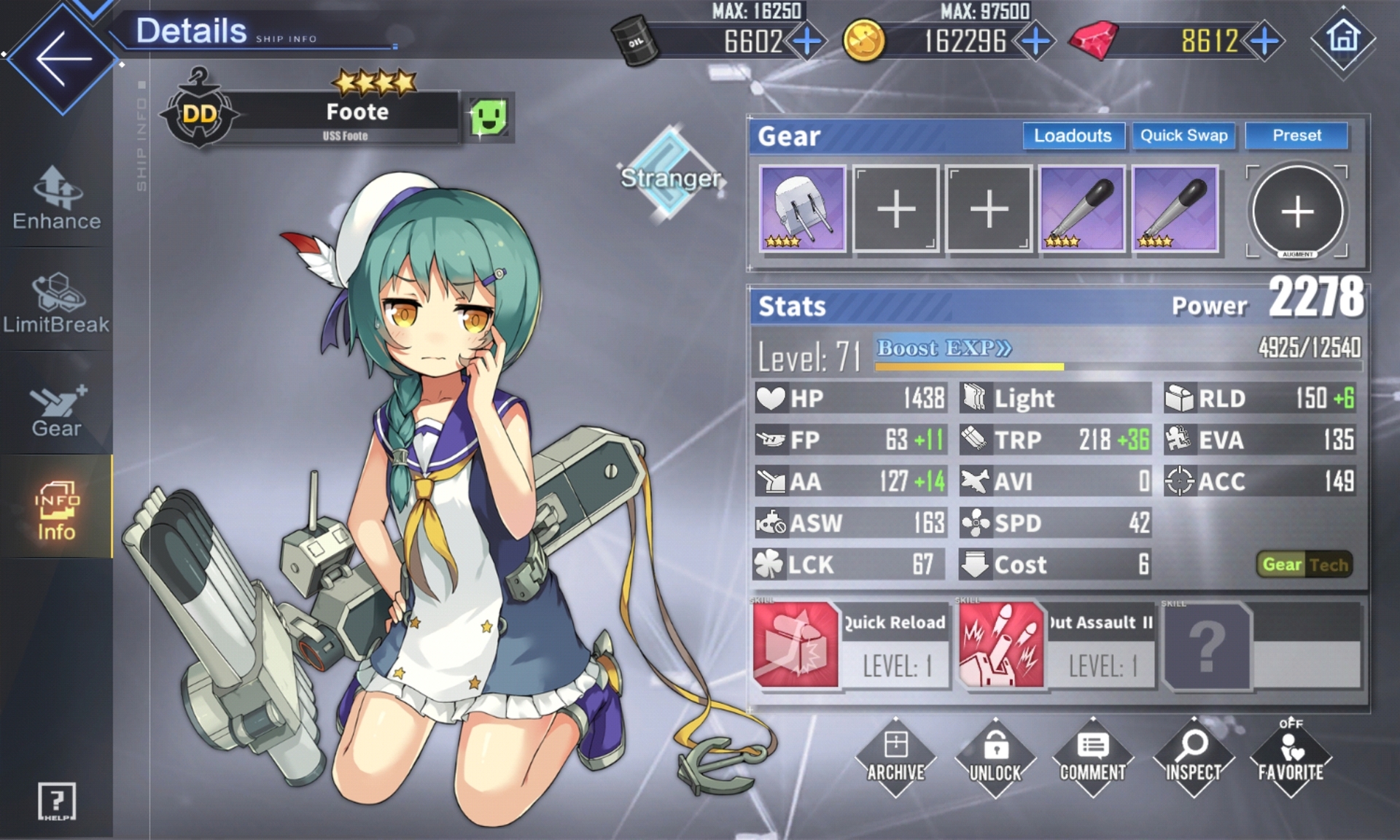
Task: Return to the home screen
Action: pos(1343,38)
